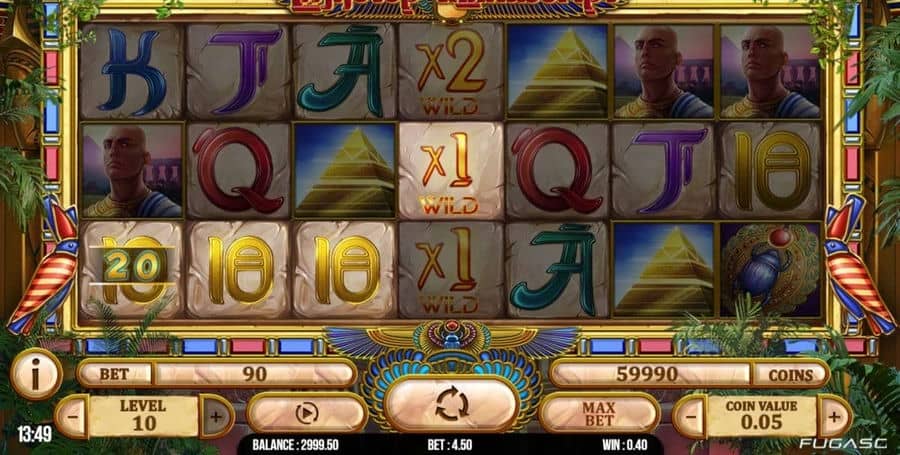The width and height of the screenshot is (900, 455).
Task: Decrease the bet level with the minus button
Action: [72, 415]
